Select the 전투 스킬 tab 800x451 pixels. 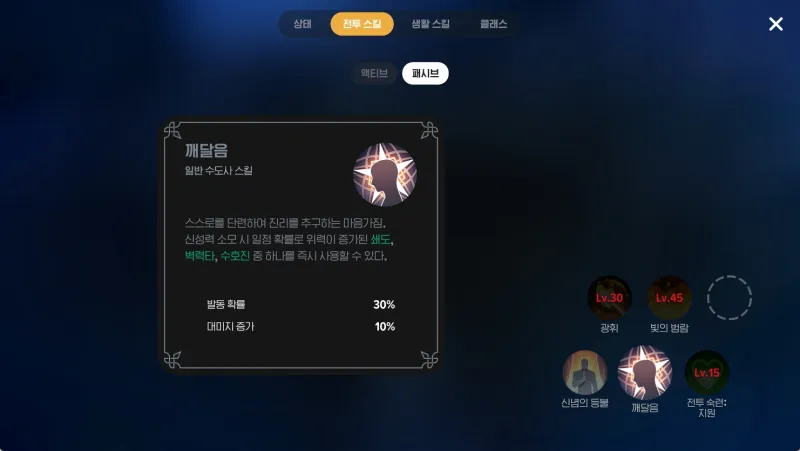(x=362, y=23)
